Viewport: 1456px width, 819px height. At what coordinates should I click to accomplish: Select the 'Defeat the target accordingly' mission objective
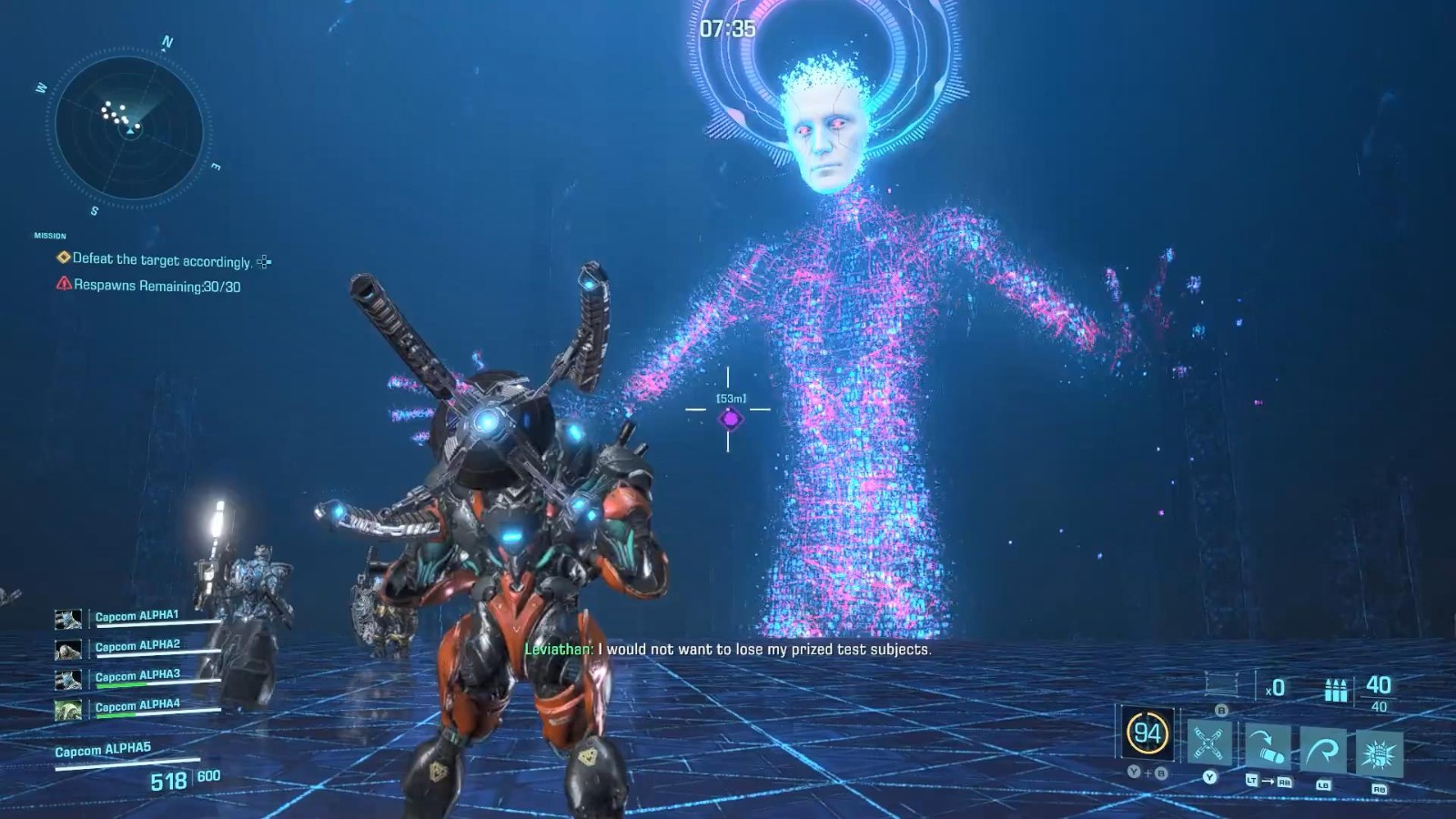tap(162, 260)
